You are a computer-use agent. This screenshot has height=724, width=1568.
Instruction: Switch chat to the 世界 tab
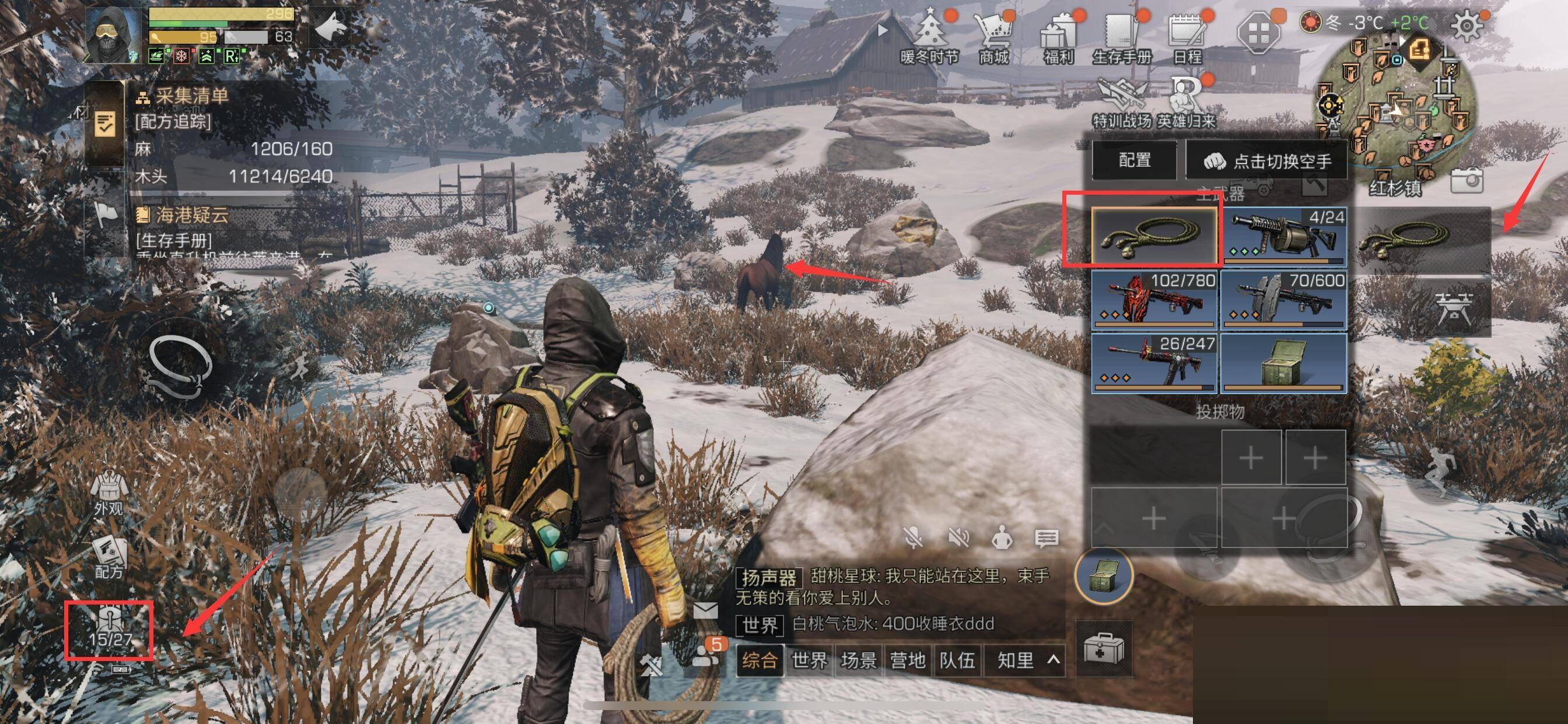809,660
